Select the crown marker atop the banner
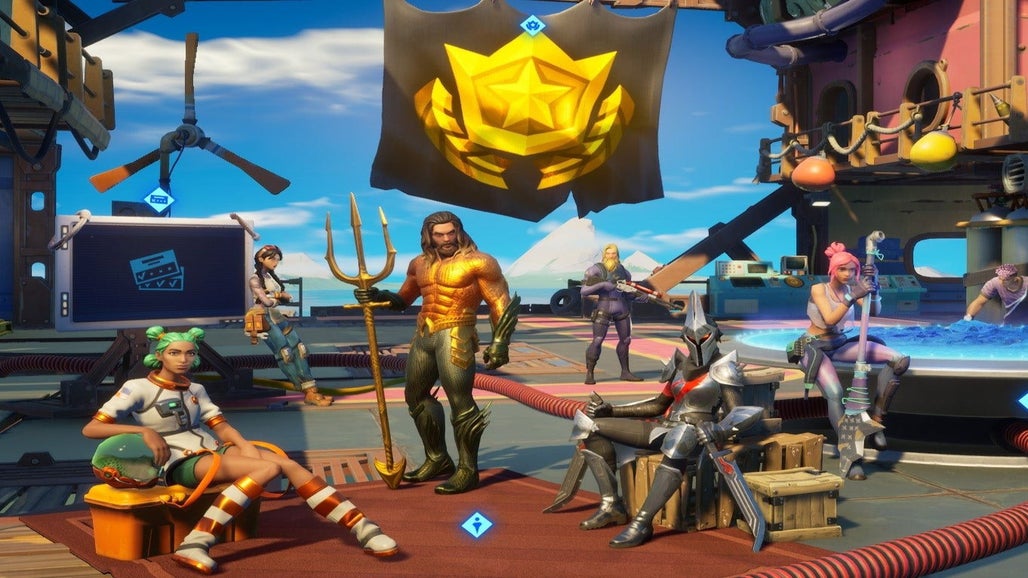This screenshot has height=578, width=1028. point(532,25)
